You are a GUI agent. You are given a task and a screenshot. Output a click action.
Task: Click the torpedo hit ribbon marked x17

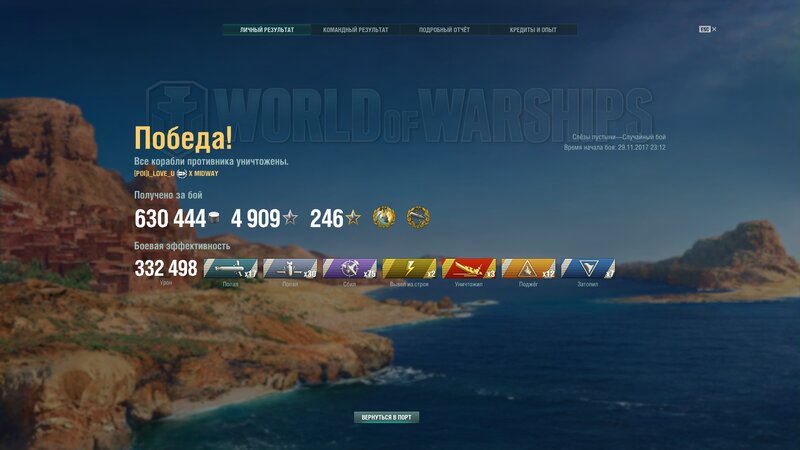[231, 268]
